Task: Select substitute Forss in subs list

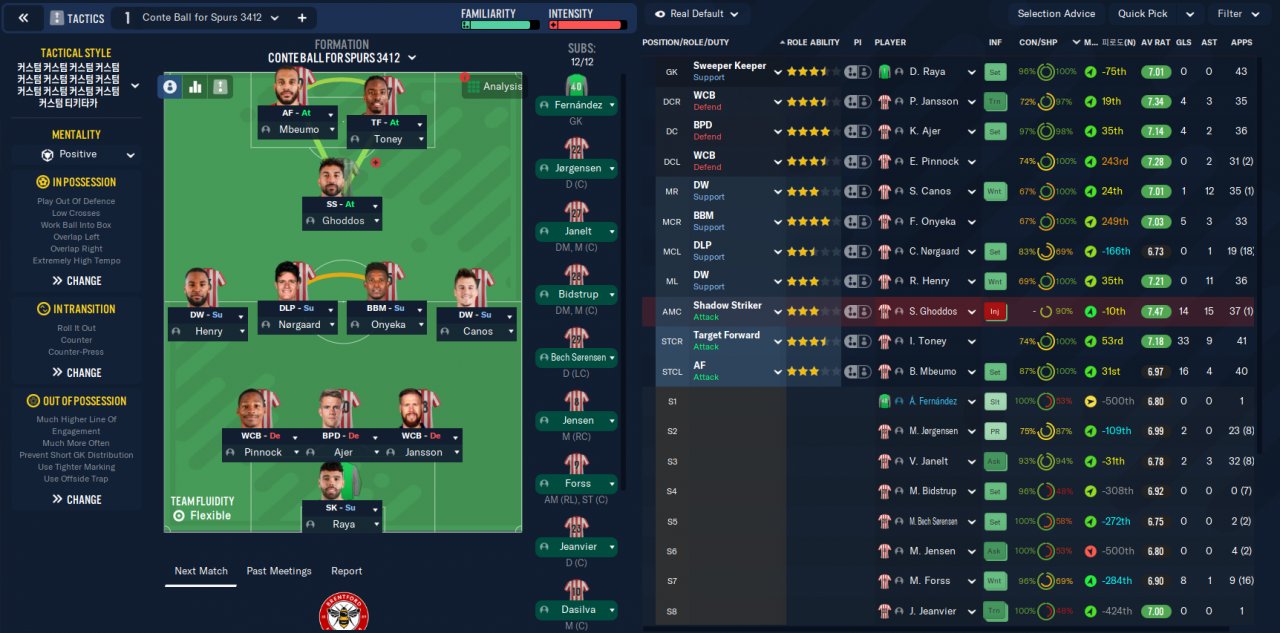Action: coord(577,484)
